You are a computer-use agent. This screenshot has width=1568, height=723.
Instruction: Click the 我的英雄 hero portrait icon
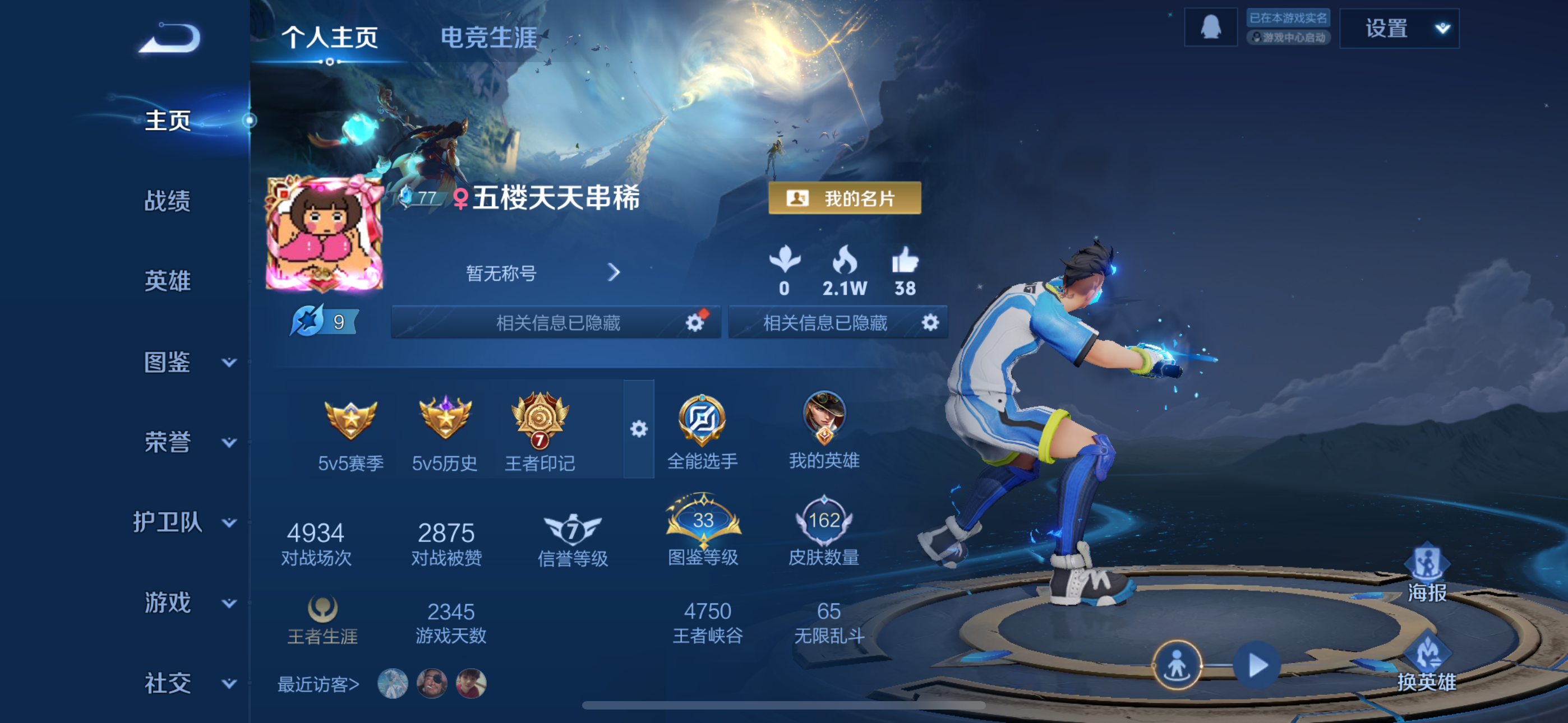(825, 417)
